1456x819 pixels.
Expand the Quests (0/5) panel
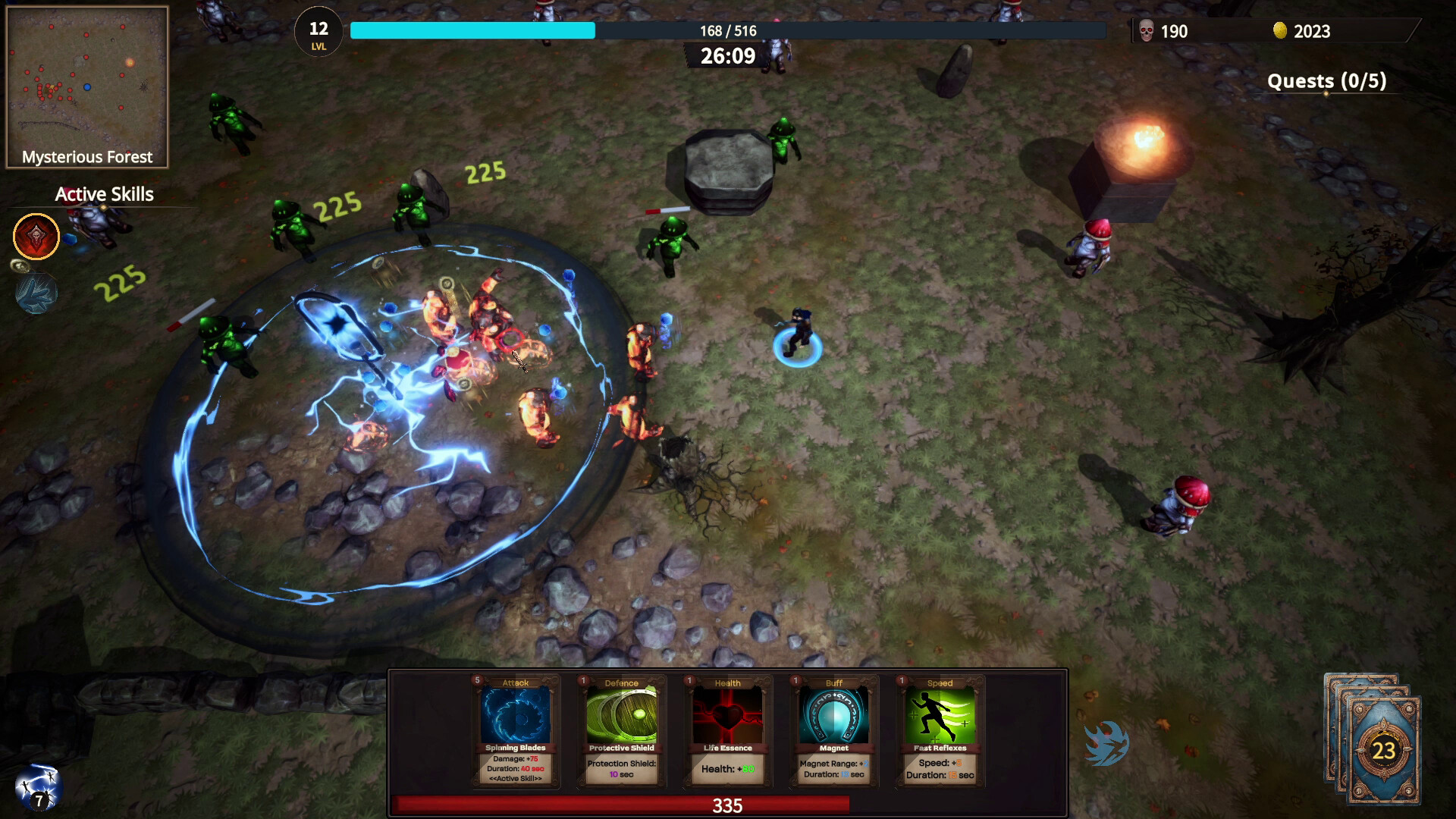[1327, 81]
